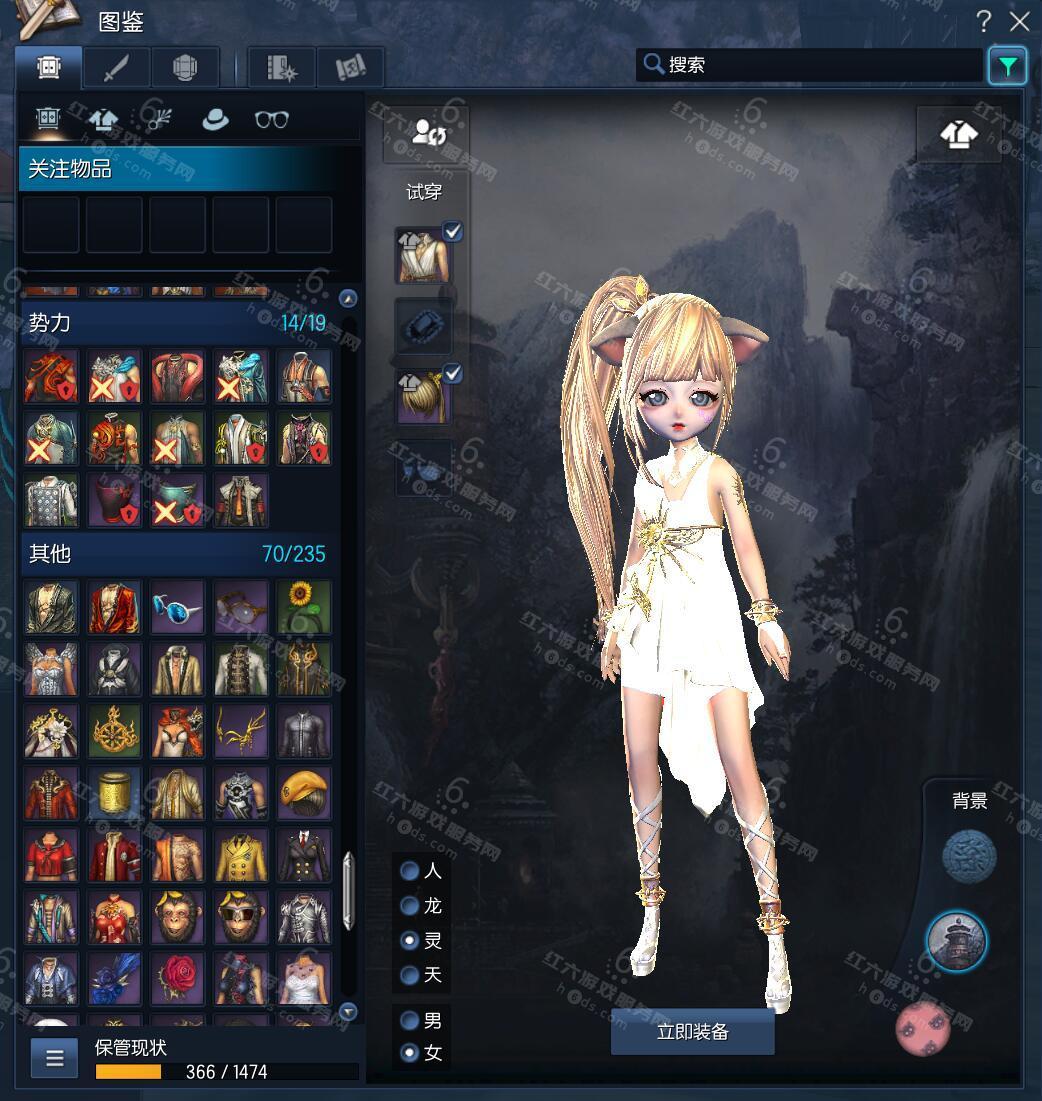This screenshot has width=1042, height=1101.
Task: Switch to the sword weapon tab
Action: pyautogui.click(x=116, y=67)
